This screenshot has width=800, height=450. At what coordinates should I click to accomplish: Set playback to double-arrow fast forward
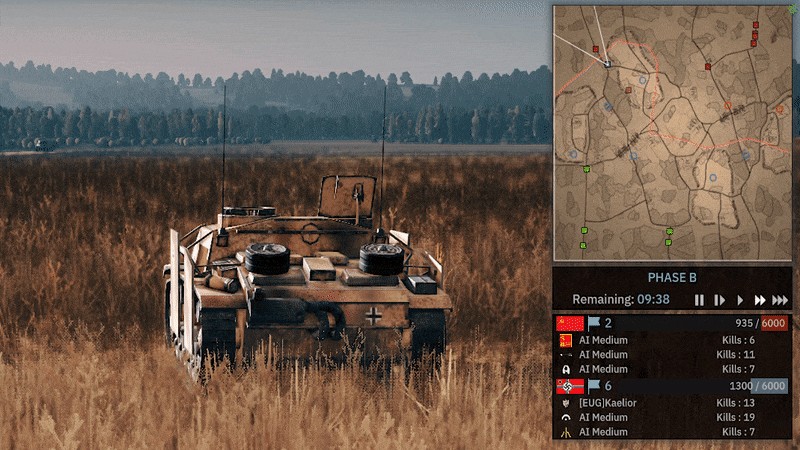tap(760, 300)
